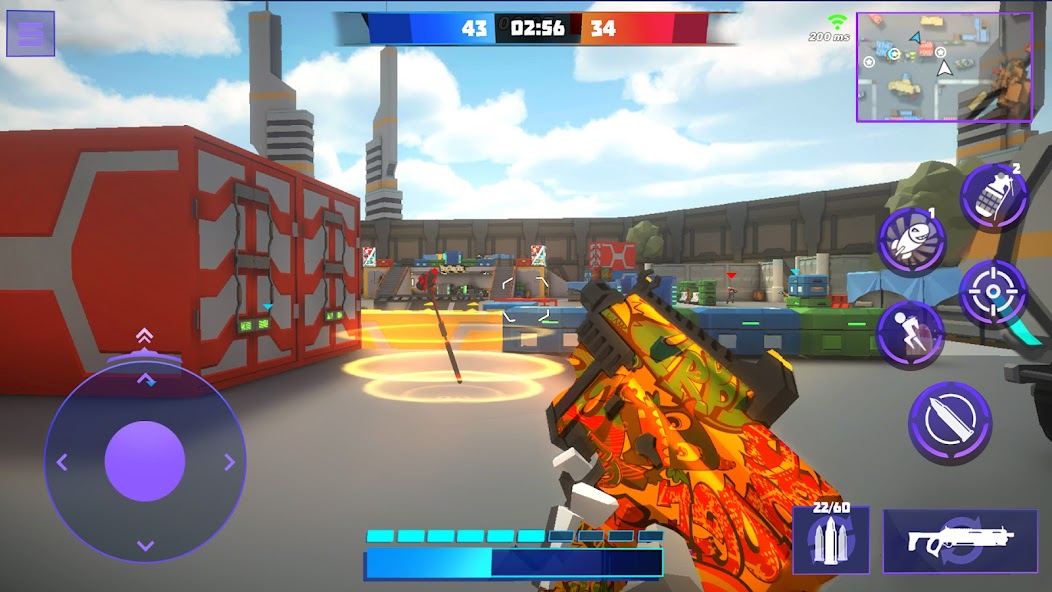The image size is (1052, 592).
Task: Reload using the ammo icon
Action: coord(830,540)
